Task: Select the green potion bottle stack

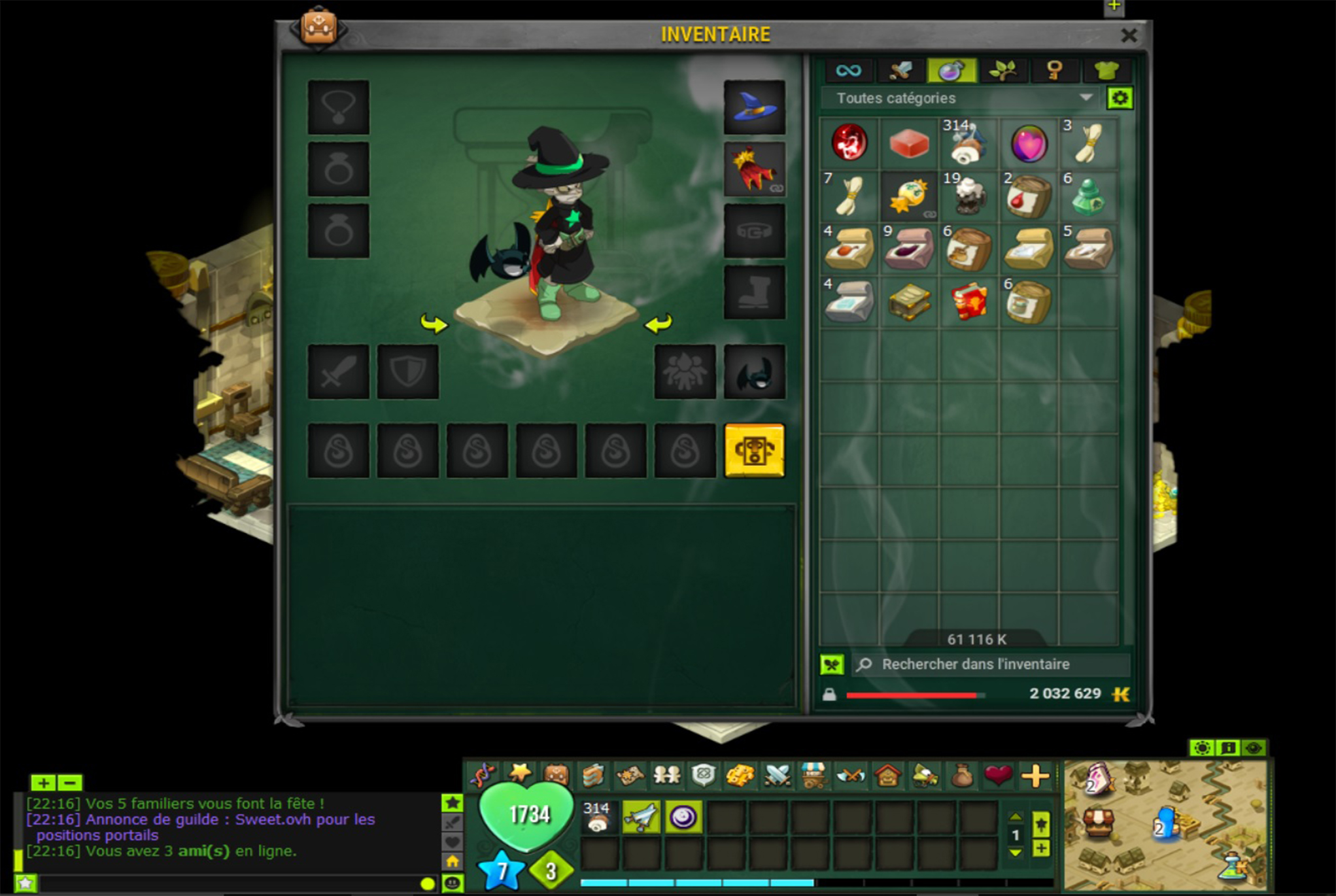Action: [1088, 196]
